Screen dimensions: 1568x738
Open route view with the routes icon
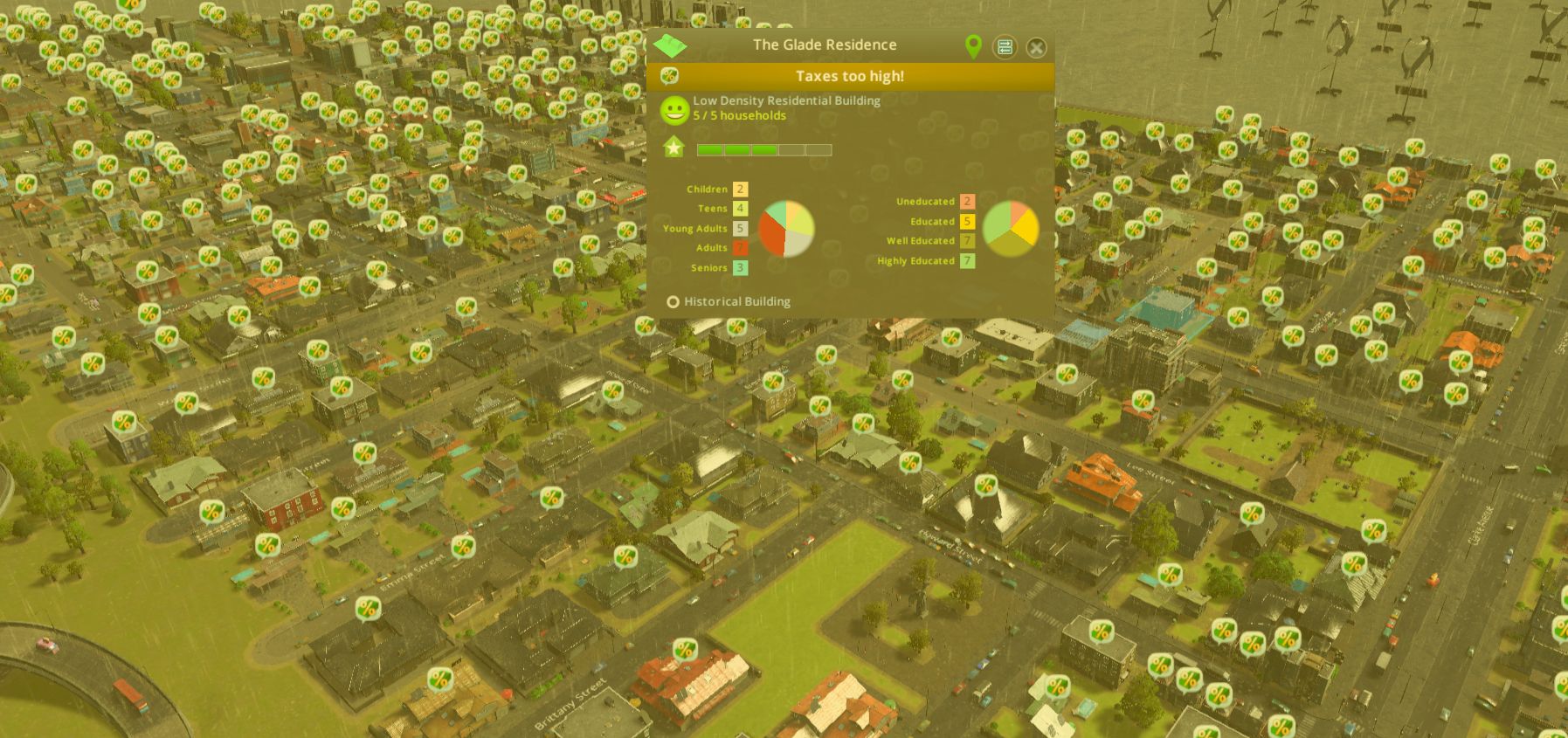(1005, 48)
